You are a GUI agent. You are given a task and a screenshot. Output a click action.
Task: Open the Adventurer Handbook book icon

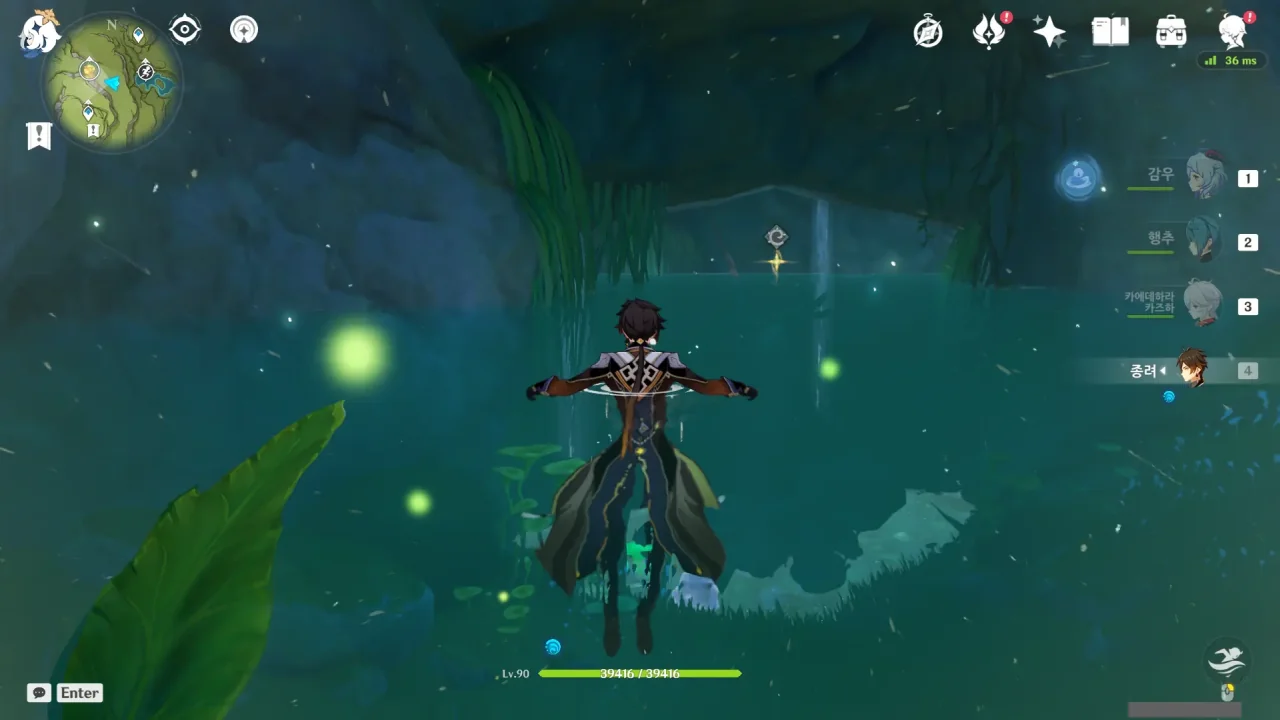pos(1110,32)
